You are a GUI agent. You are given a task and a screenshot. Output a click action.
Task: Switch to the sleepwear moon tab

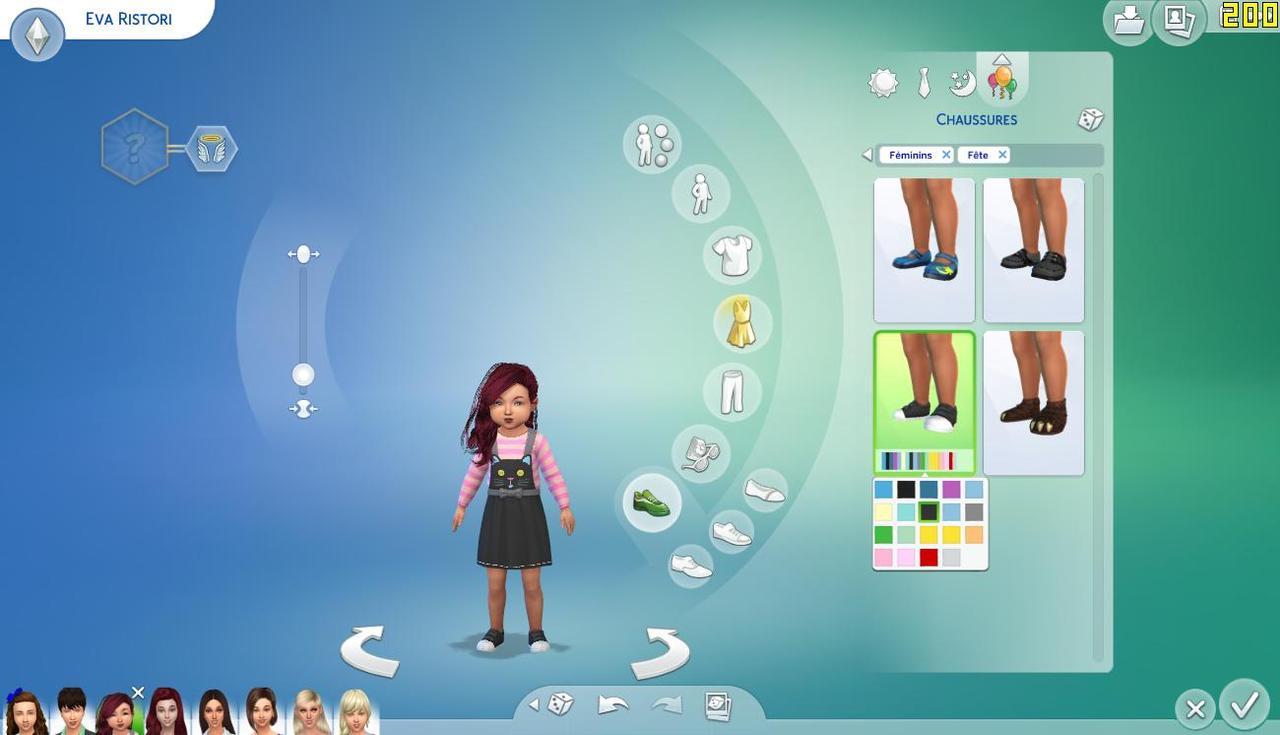[962, 83]
